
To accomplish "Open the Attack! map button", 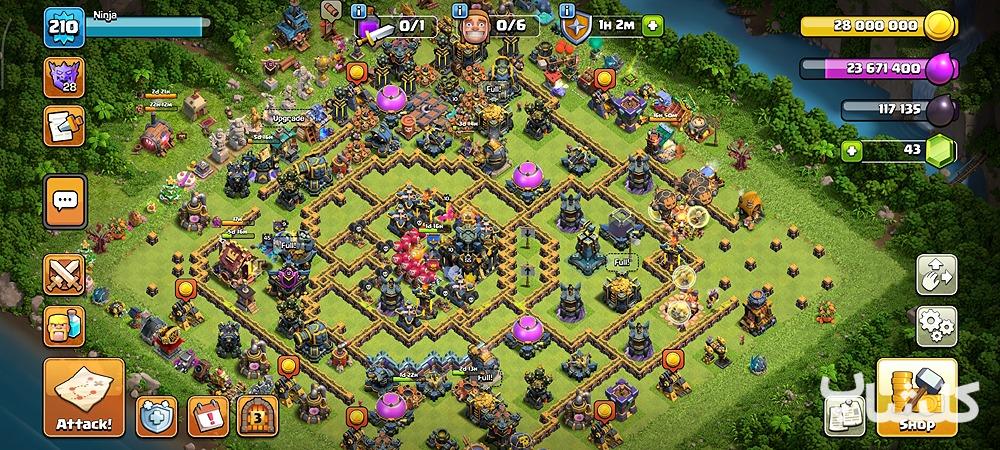I will pyautogui.click(x=84, y=397).
